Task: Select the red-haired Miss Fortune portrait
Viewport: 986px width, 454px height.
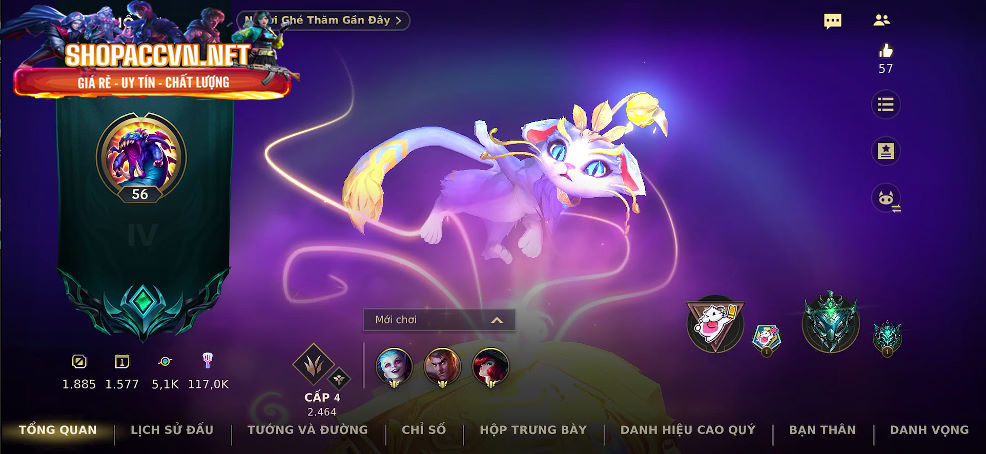Action: point(490,366)
